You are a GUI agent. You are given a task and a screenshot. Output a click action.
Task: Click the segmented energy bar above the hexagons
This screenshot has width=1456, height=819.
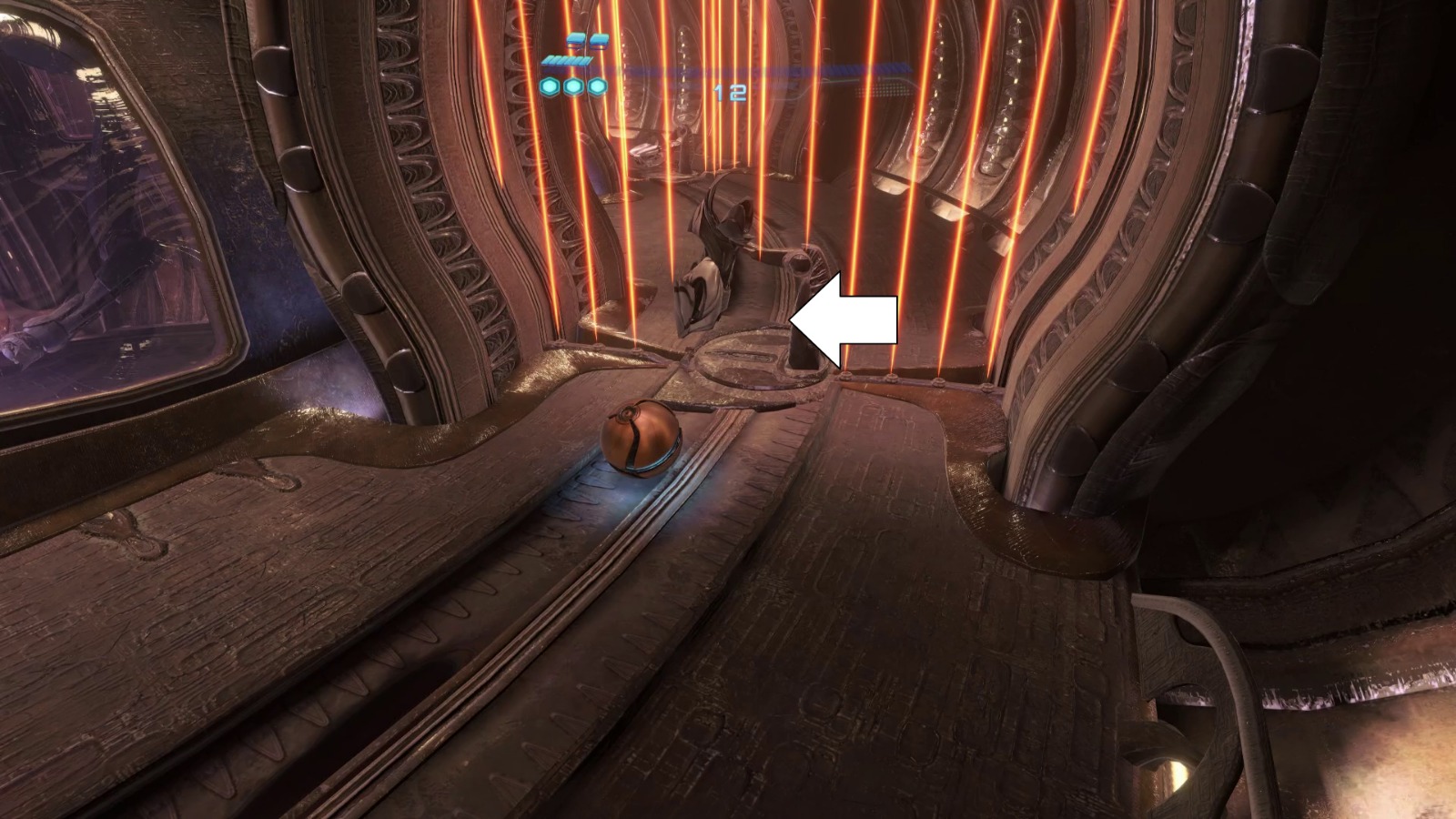coord(569,60)
